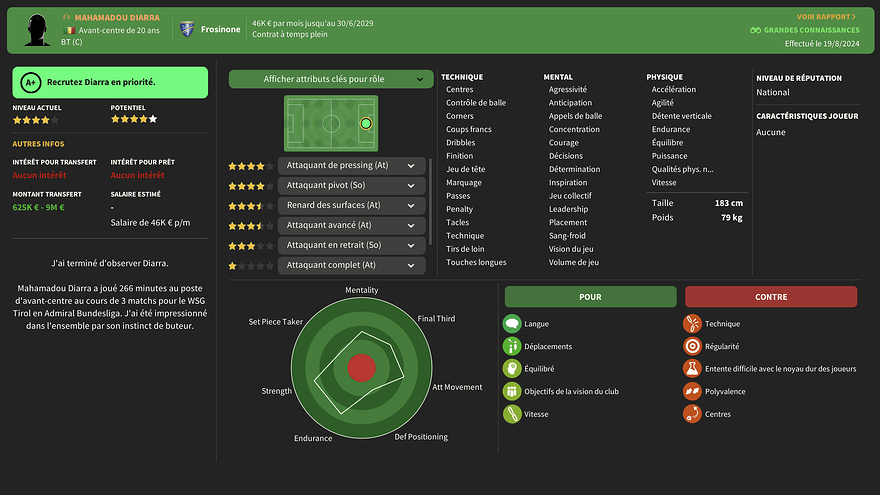Expand Attaquant complet (At) role
Image resolution: width=880 pixels, height=495 pixels.
point(410,265)
